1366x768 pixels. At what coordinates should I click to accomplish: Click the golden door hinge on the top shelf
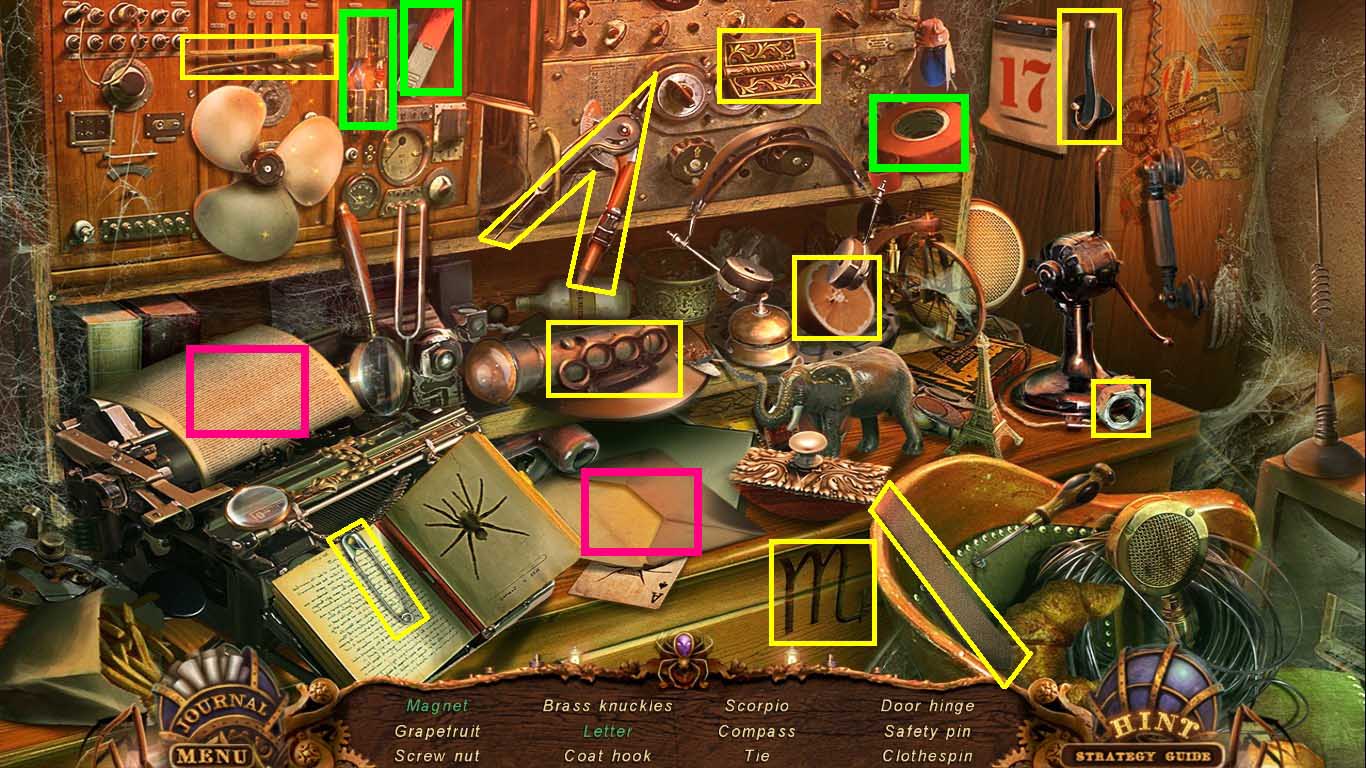770,68
